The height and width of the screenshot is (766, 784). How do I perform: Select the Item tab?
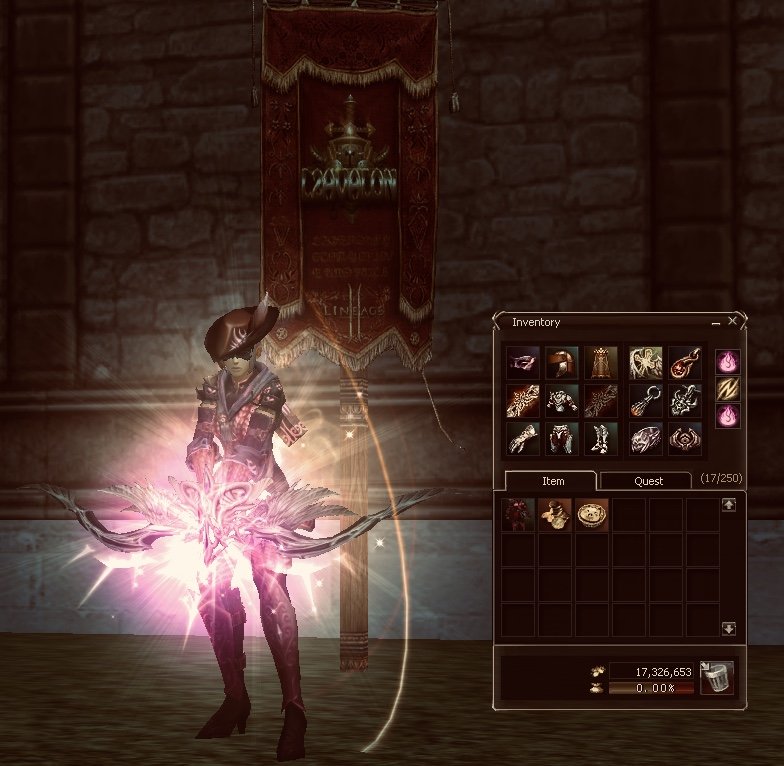553,481
